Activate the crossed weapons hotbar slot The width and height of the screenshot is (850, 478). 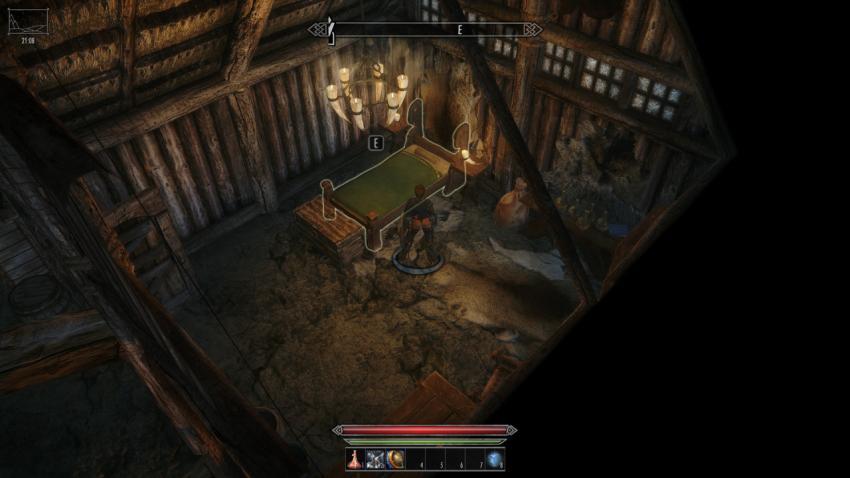[376, 460]
